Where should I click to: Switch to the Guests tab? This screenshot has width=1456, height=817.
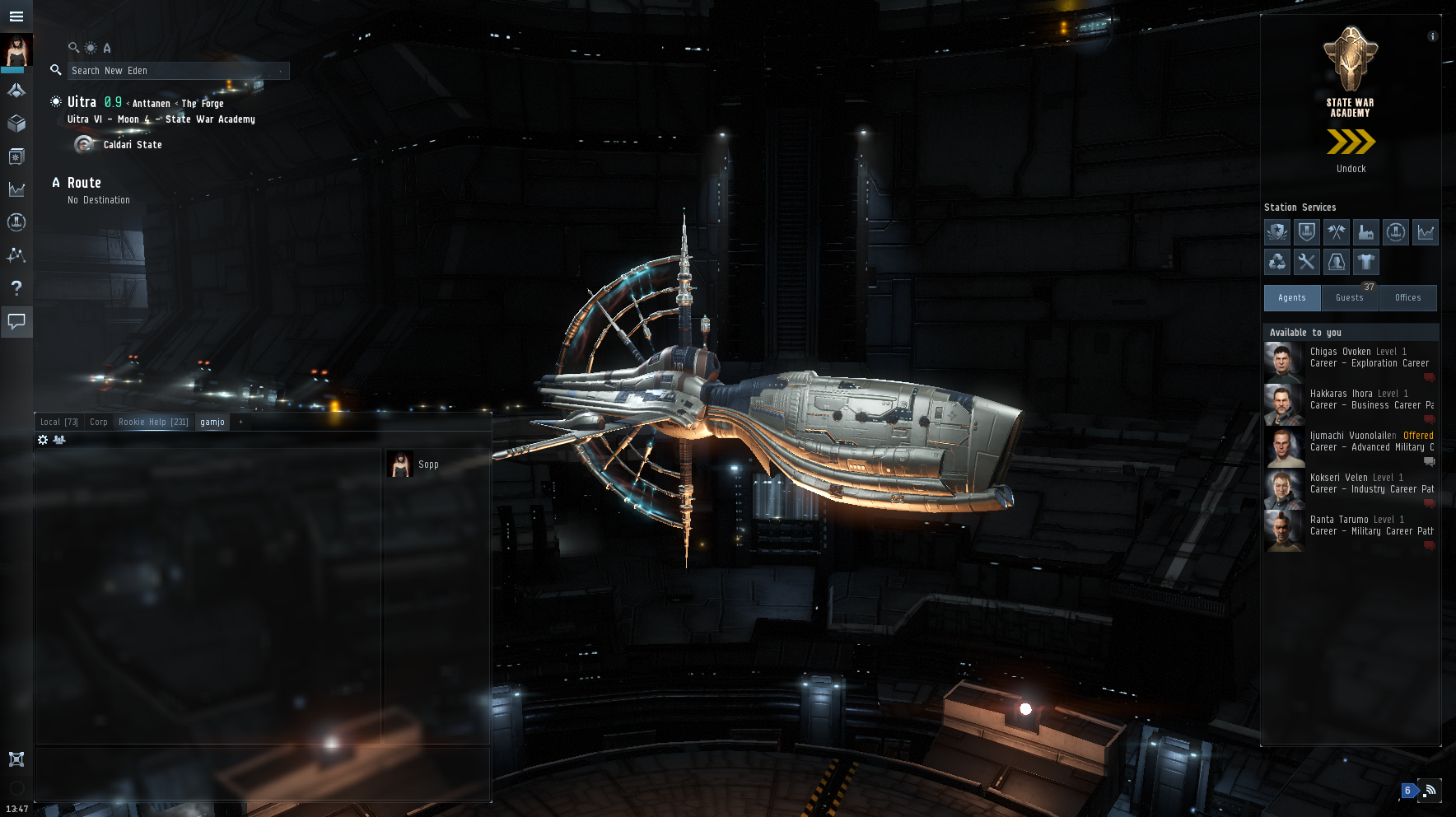coord(1349,298)
